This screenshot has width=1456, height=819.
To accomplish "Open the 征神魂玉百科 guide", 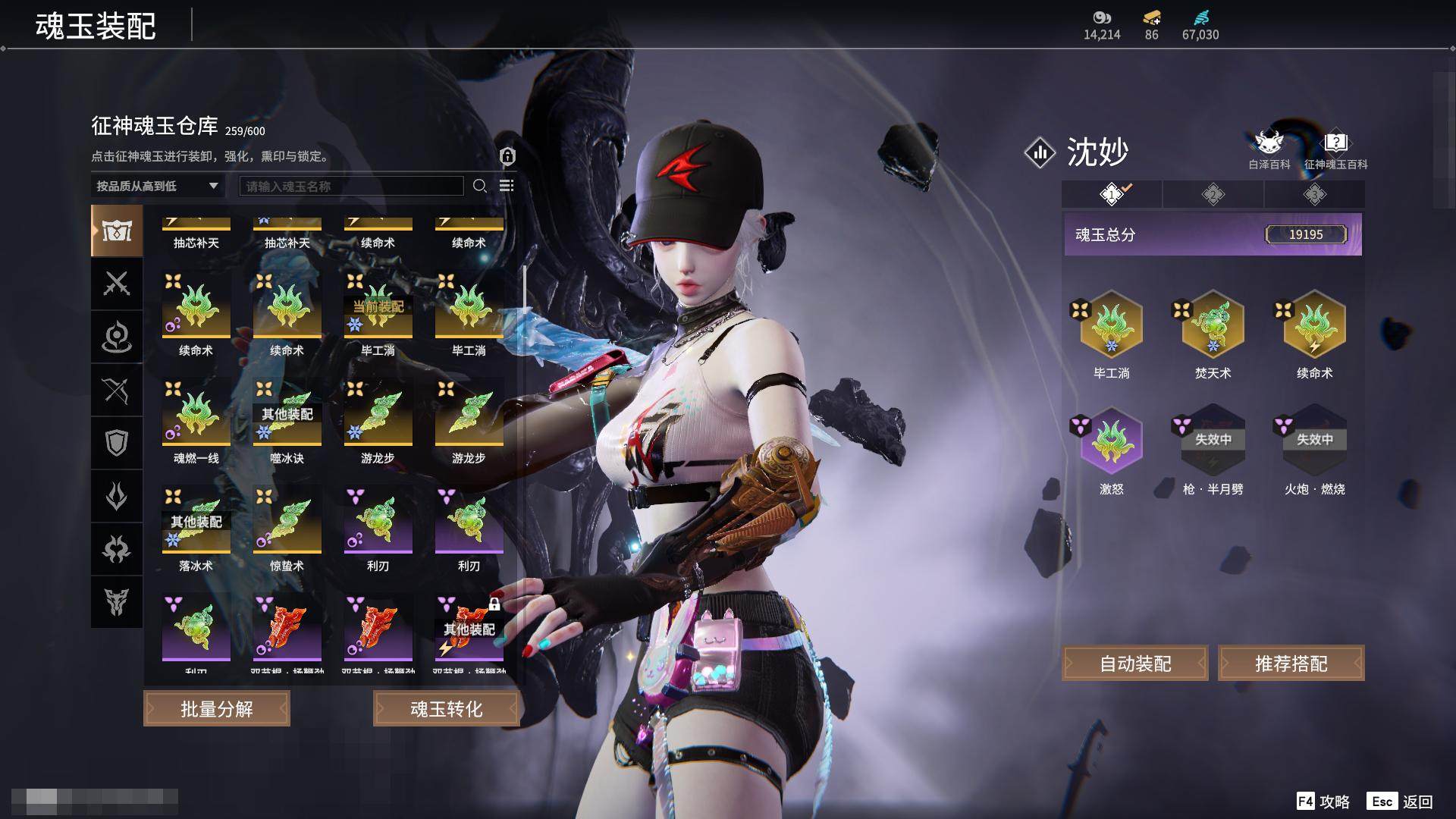I will (x=1335, y=149).
